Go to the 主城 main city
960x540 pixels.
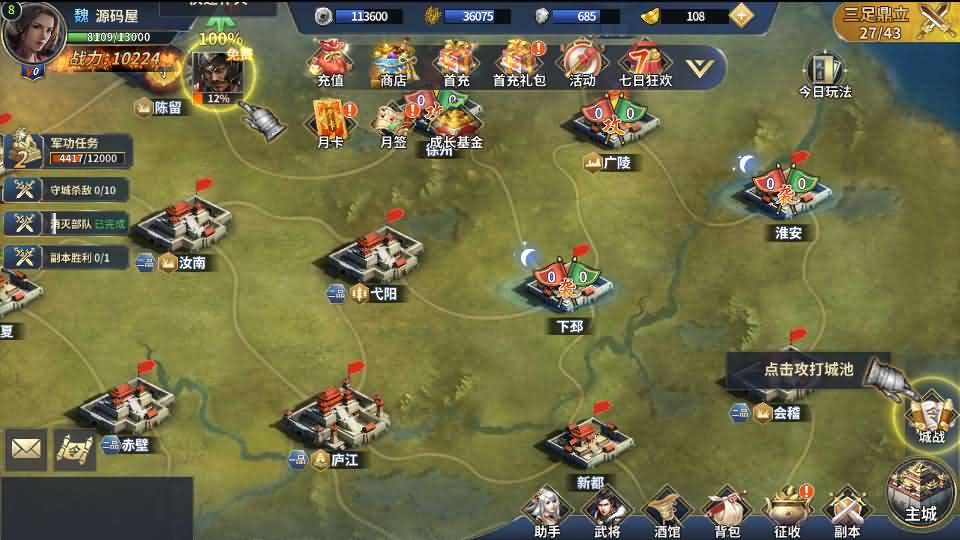(920, 492)
